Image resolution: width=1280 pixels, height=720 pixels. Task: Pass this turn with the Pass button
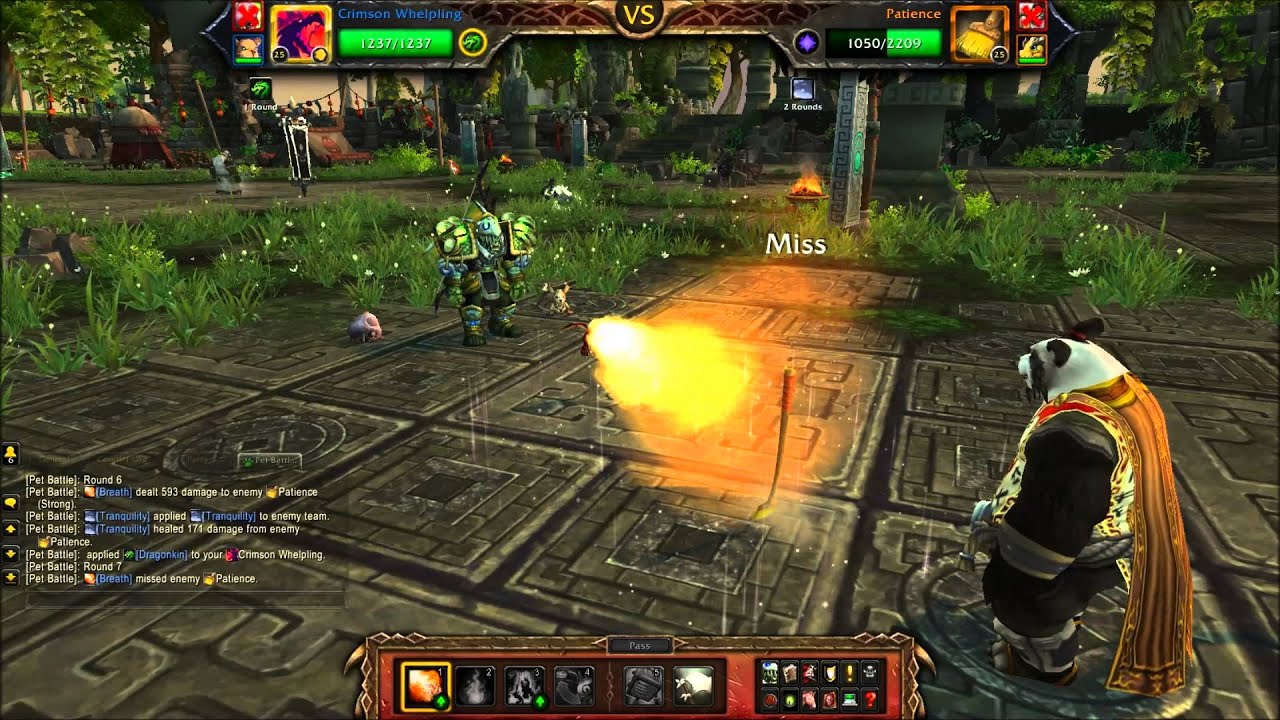tap(640, 645)
